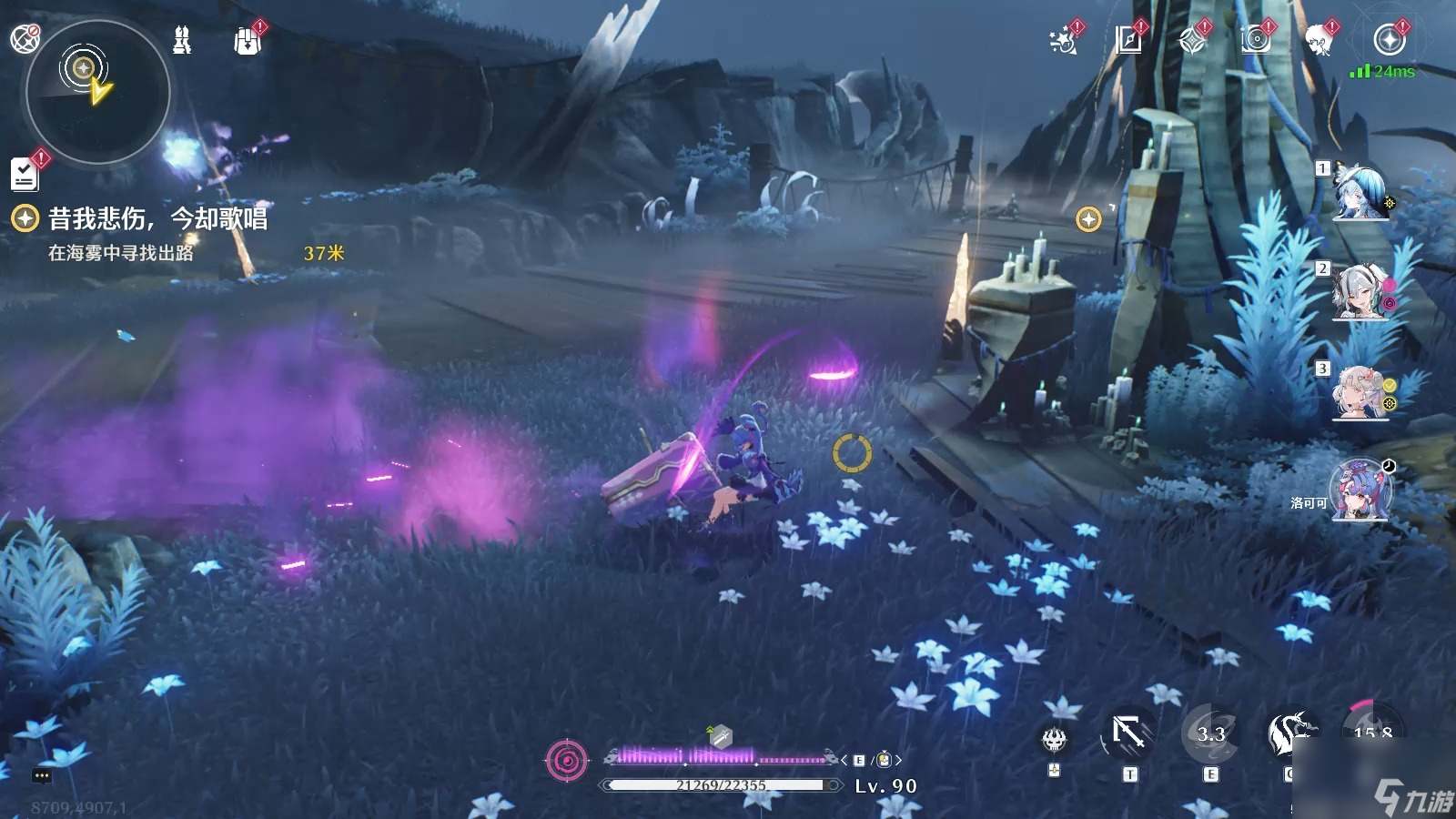Open the chess-piece icon menu
Viewport: 1456px width, 819px height.
[x=182, y=40]
